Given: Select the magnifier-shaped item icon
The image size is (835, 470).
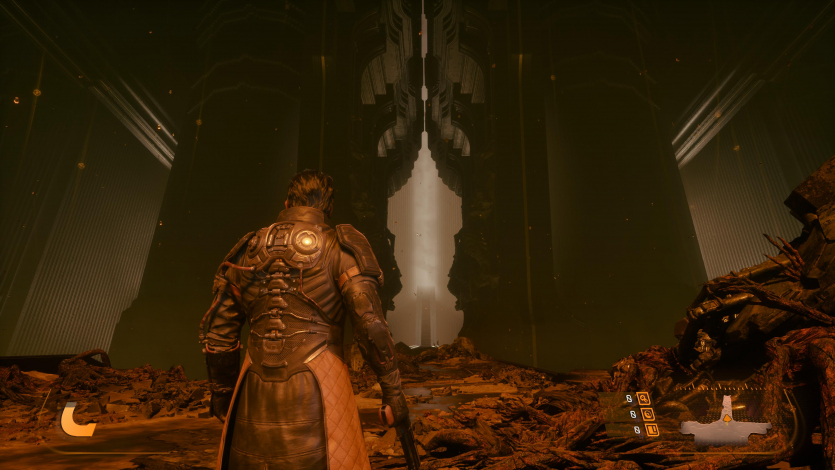Looking at the screenshot, I should pyautogui.click(x=643, y=398).
